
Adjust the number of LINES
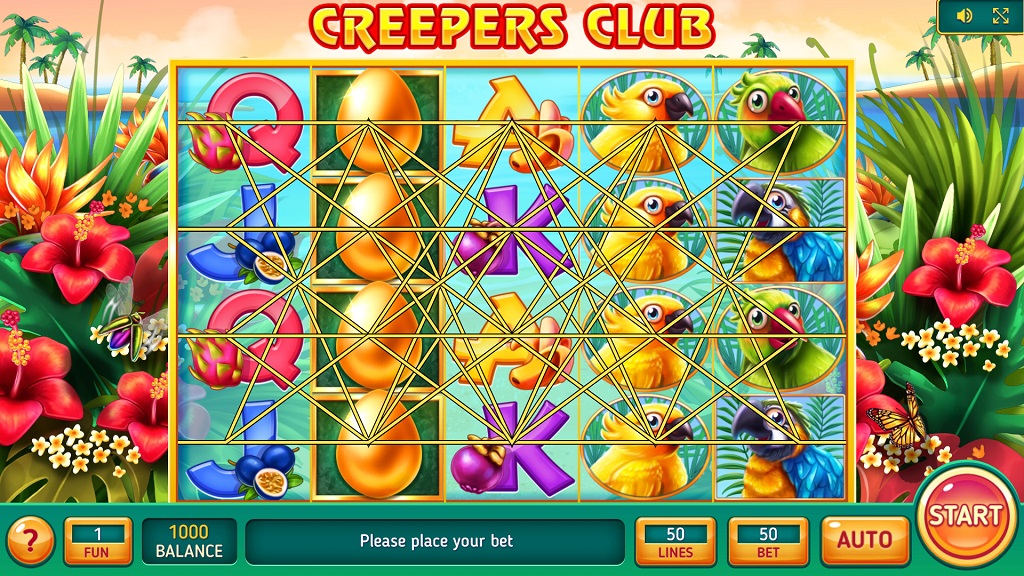[675, 541]
